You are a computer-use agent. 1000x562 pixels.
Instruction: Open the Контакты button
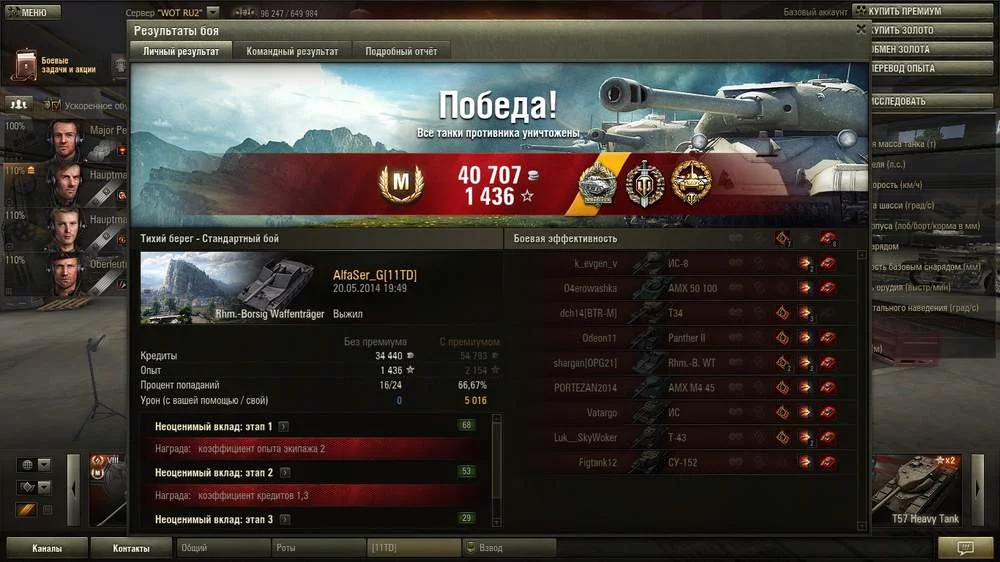[x=131, y=548]
